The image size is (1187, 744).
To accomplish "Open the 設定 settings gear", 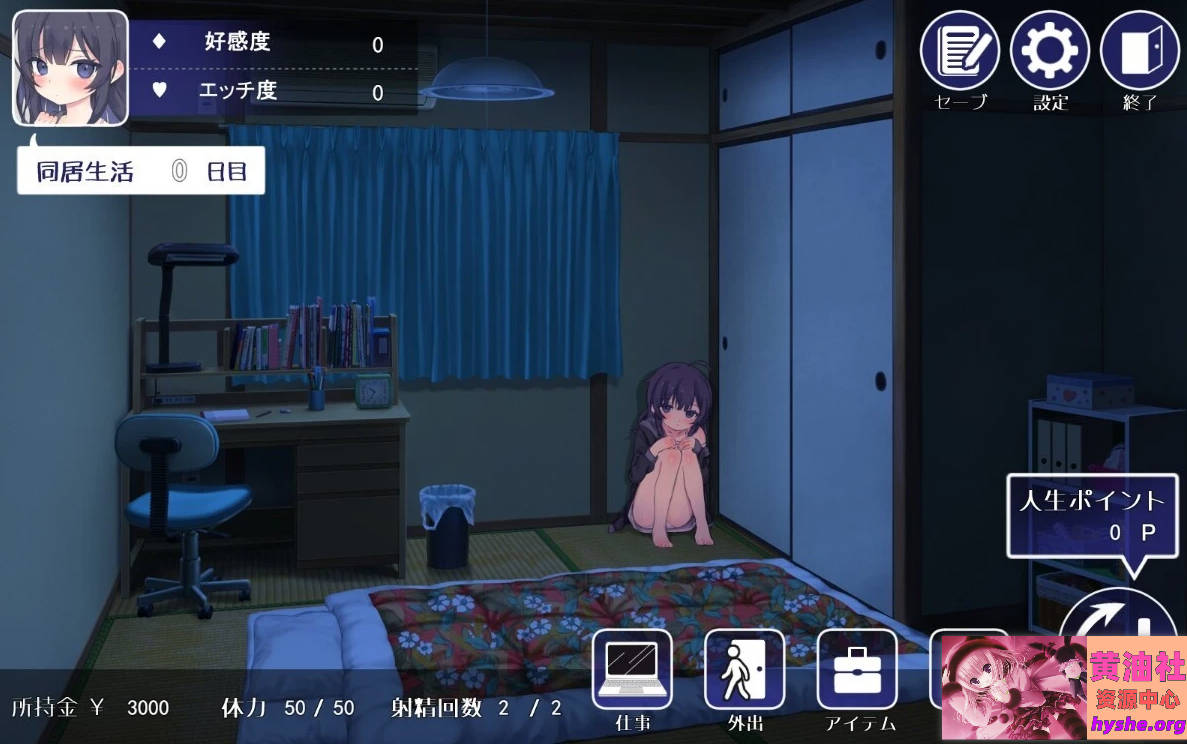I will point(1049,51).
